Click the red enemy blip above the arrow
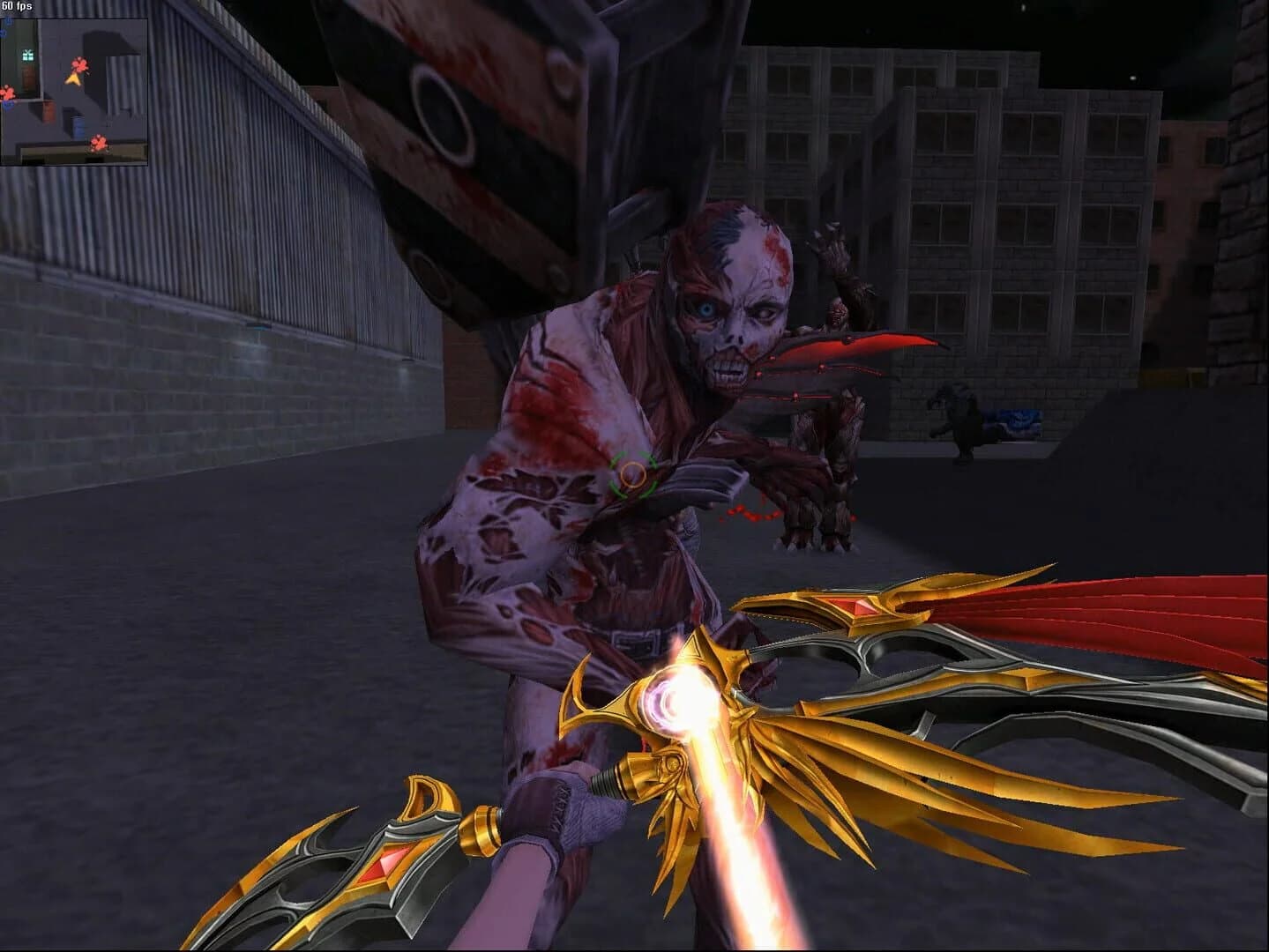The height and width of the screenshot is (952, 1269). 79,64
